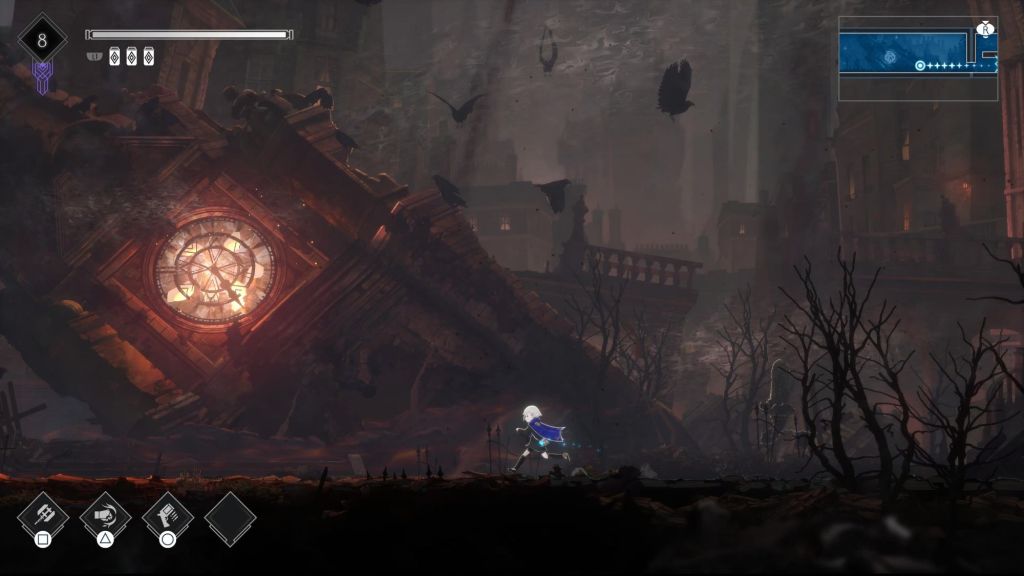Trigger the pistol gun skill
The width and height of the screenshot is (1024, 576).
[167, 515]
